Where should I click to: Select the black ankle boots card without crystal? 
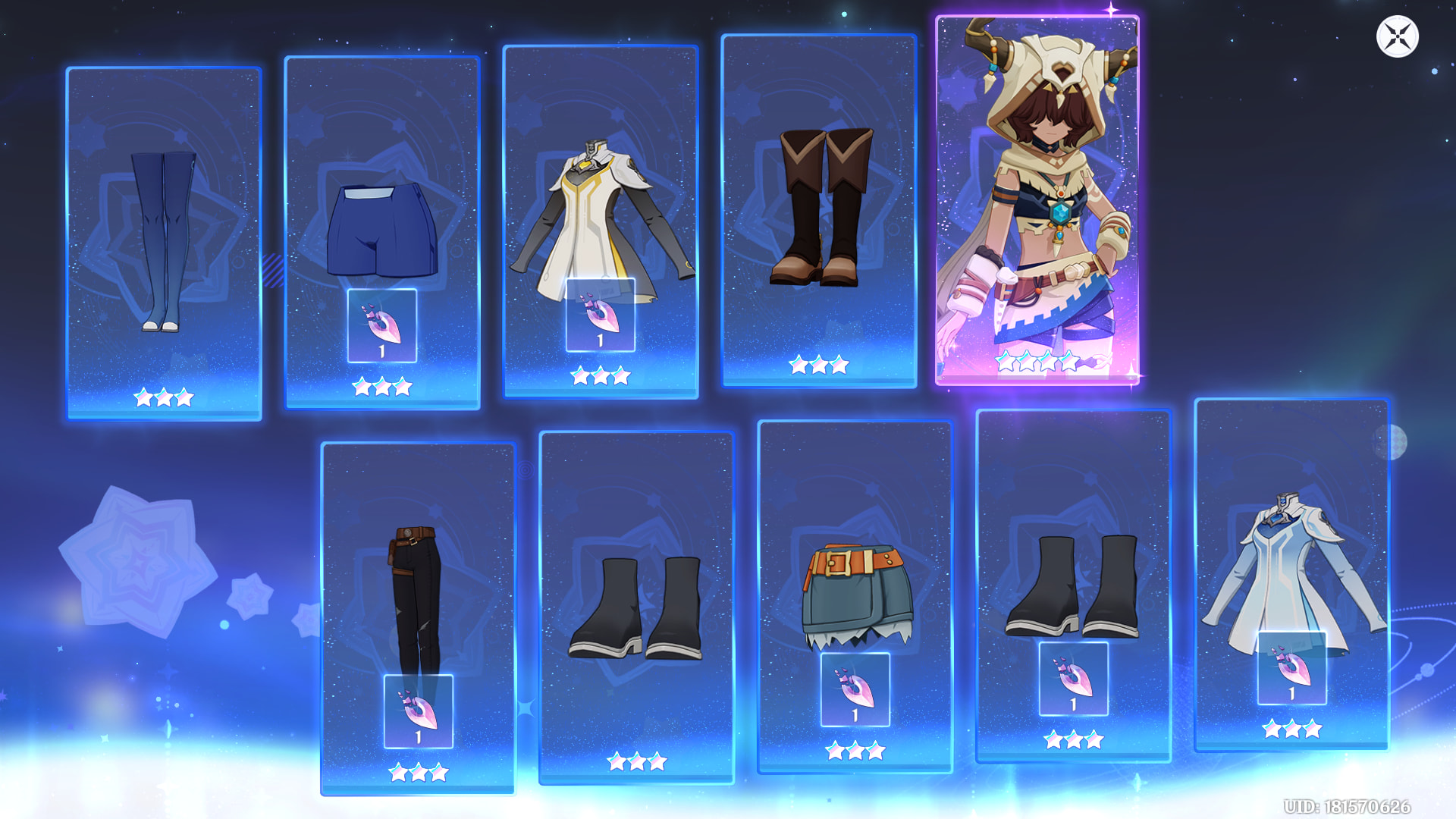point(636,607)
